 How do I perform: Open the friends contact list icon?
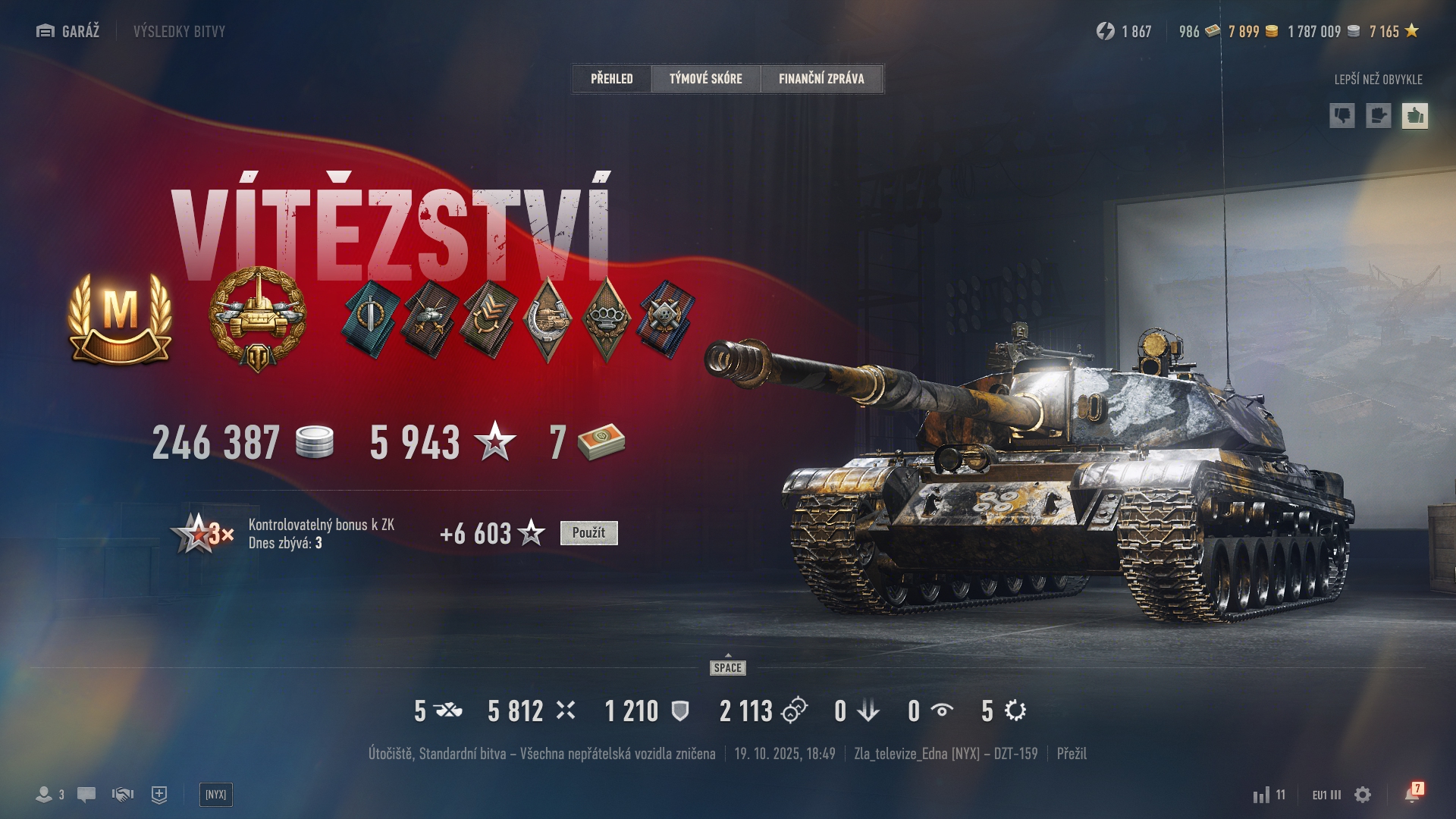pos(50,795)
